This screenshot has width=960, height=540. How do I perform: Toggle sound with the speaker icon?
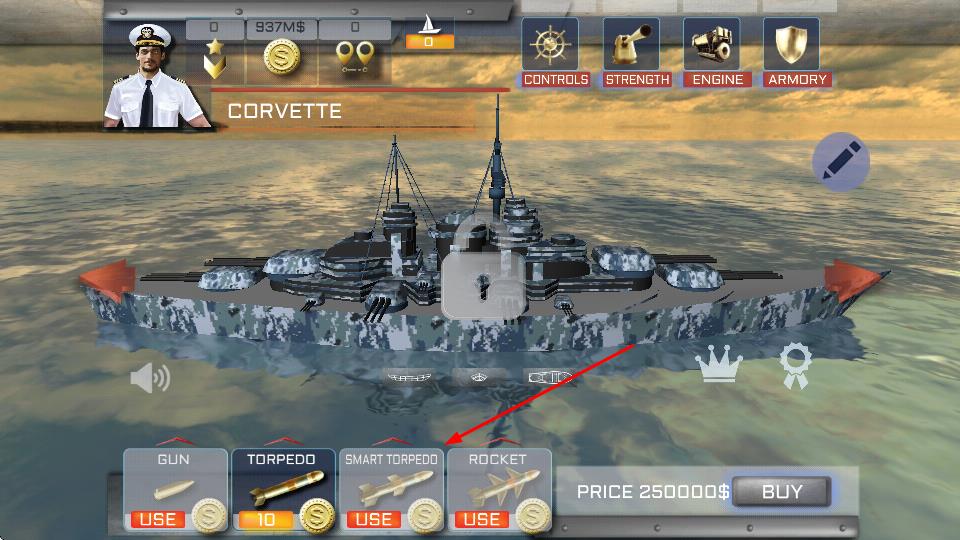click(150, 377)
